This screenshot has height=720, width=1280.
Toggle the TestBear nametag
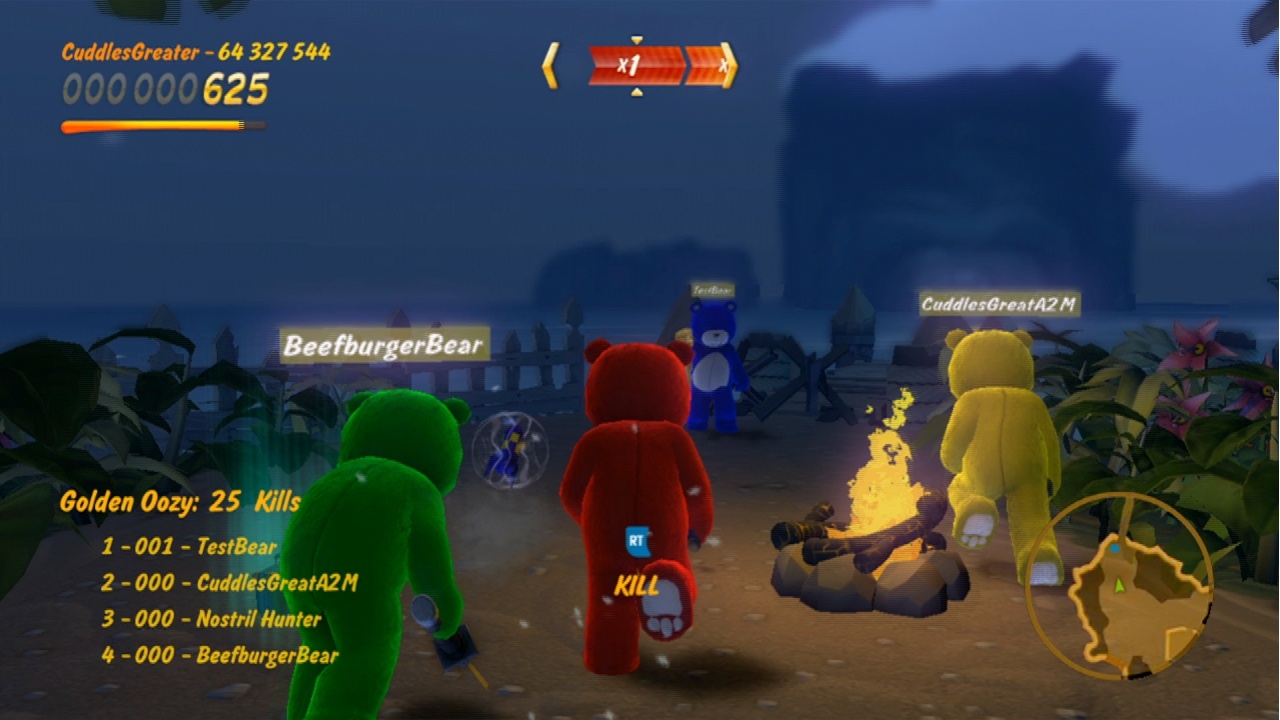[711, 287]
